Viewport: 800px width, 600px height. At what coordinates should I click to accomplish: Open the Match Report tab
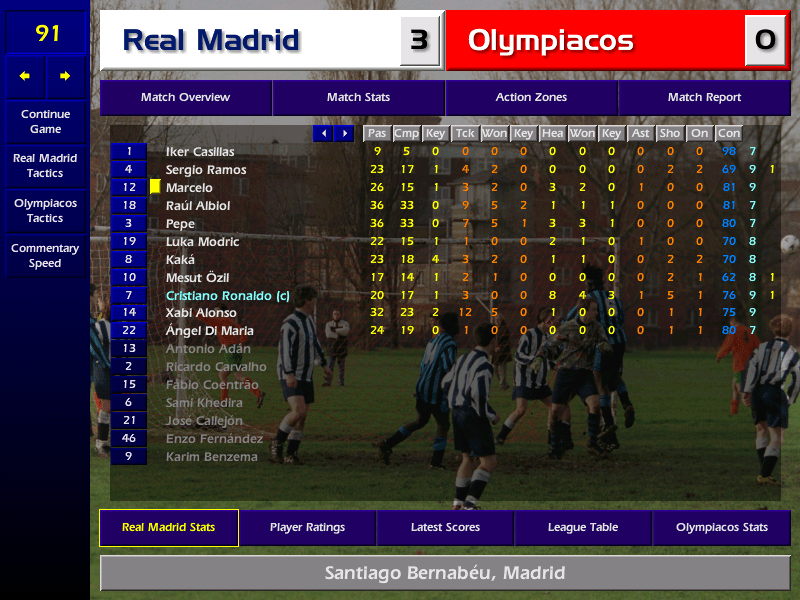704,98
